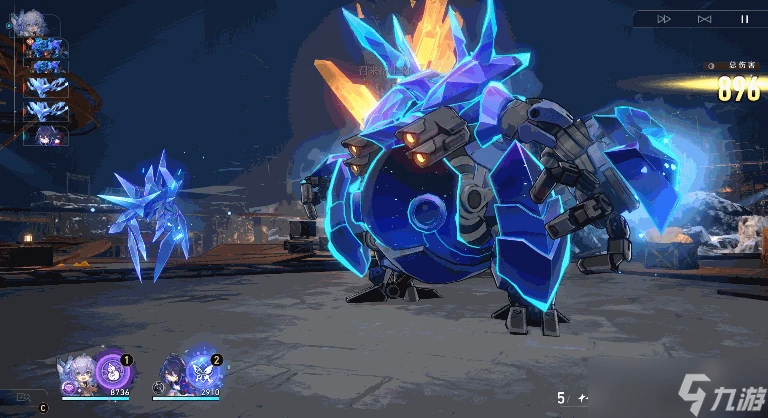Pause the battle

click(744, 19)
